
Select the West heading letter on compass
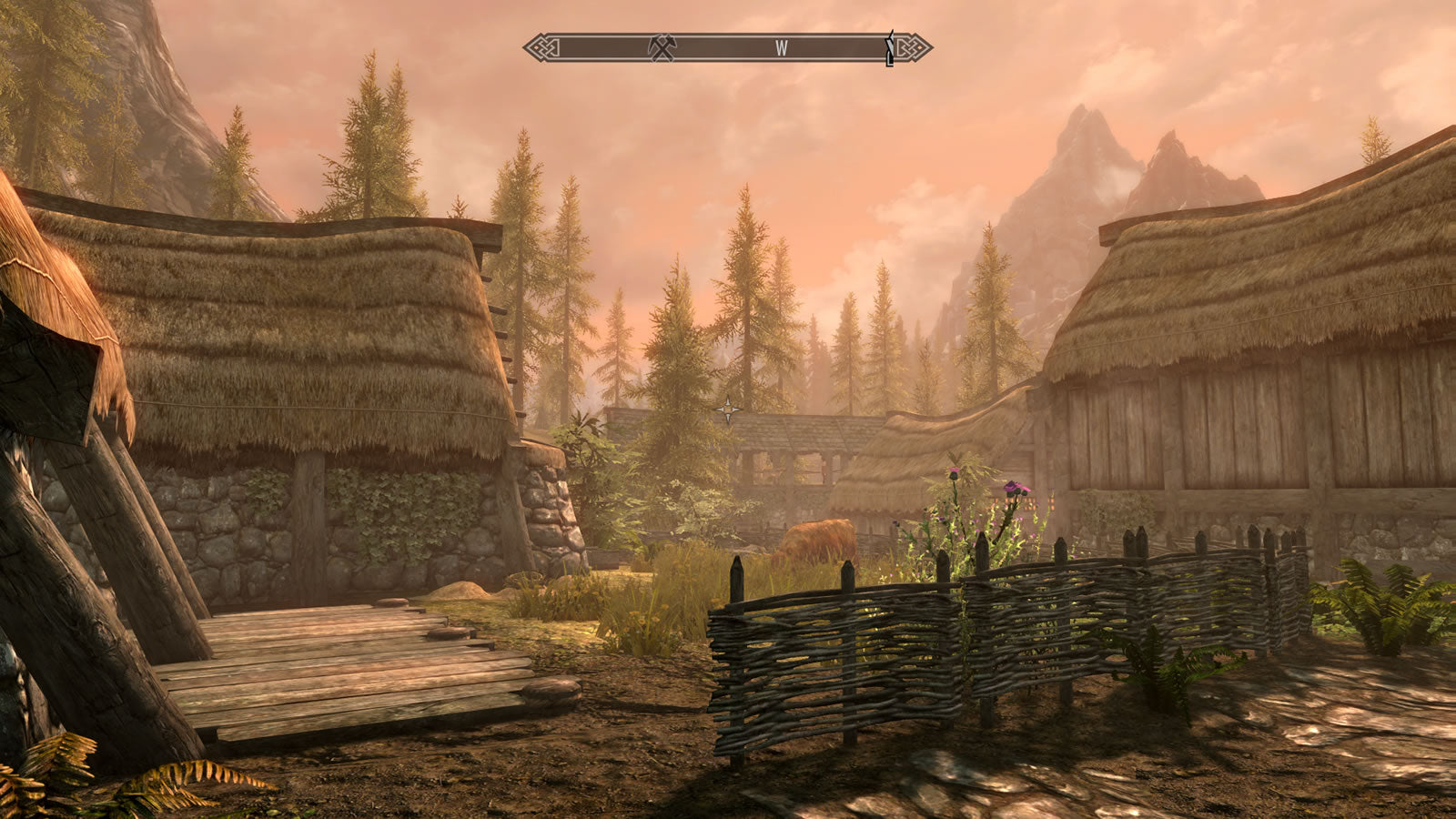[x=782, y=49]
